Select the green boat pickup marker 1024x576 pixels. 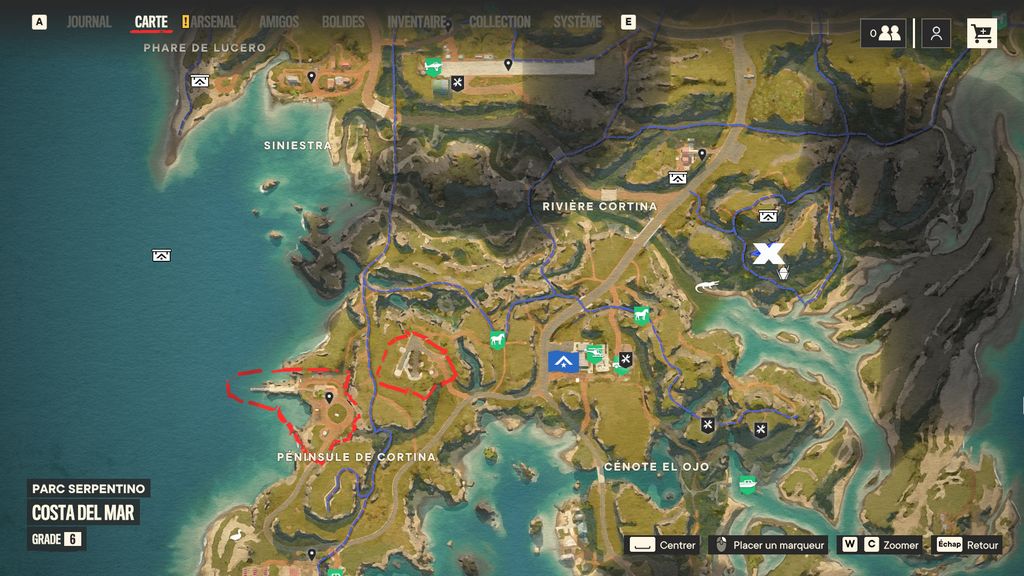[747, 484]
